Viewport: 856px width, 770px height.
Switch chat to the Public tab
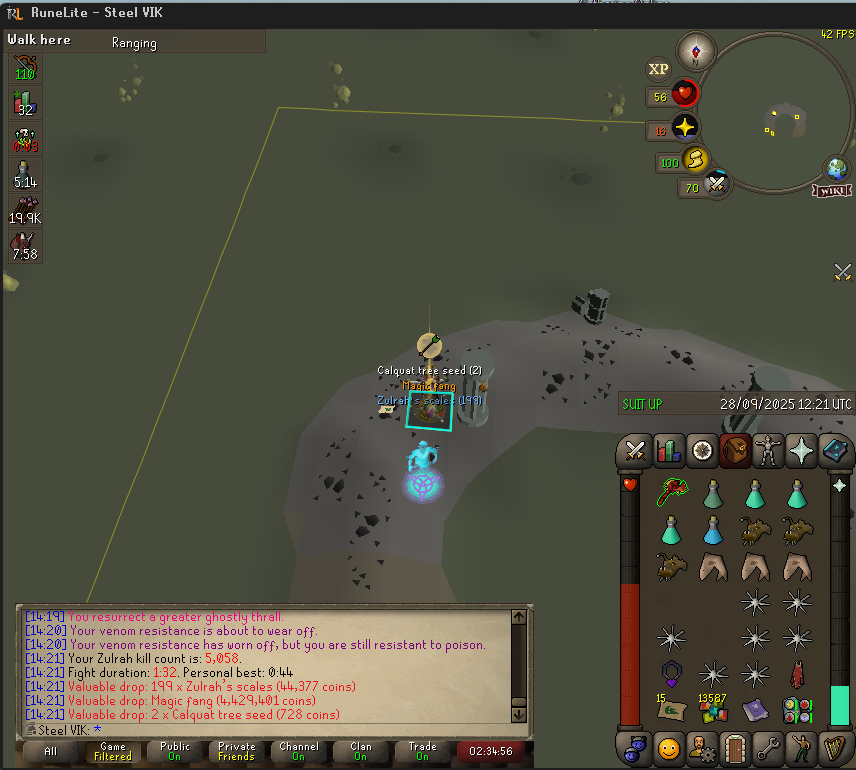(x=174, y=751)
